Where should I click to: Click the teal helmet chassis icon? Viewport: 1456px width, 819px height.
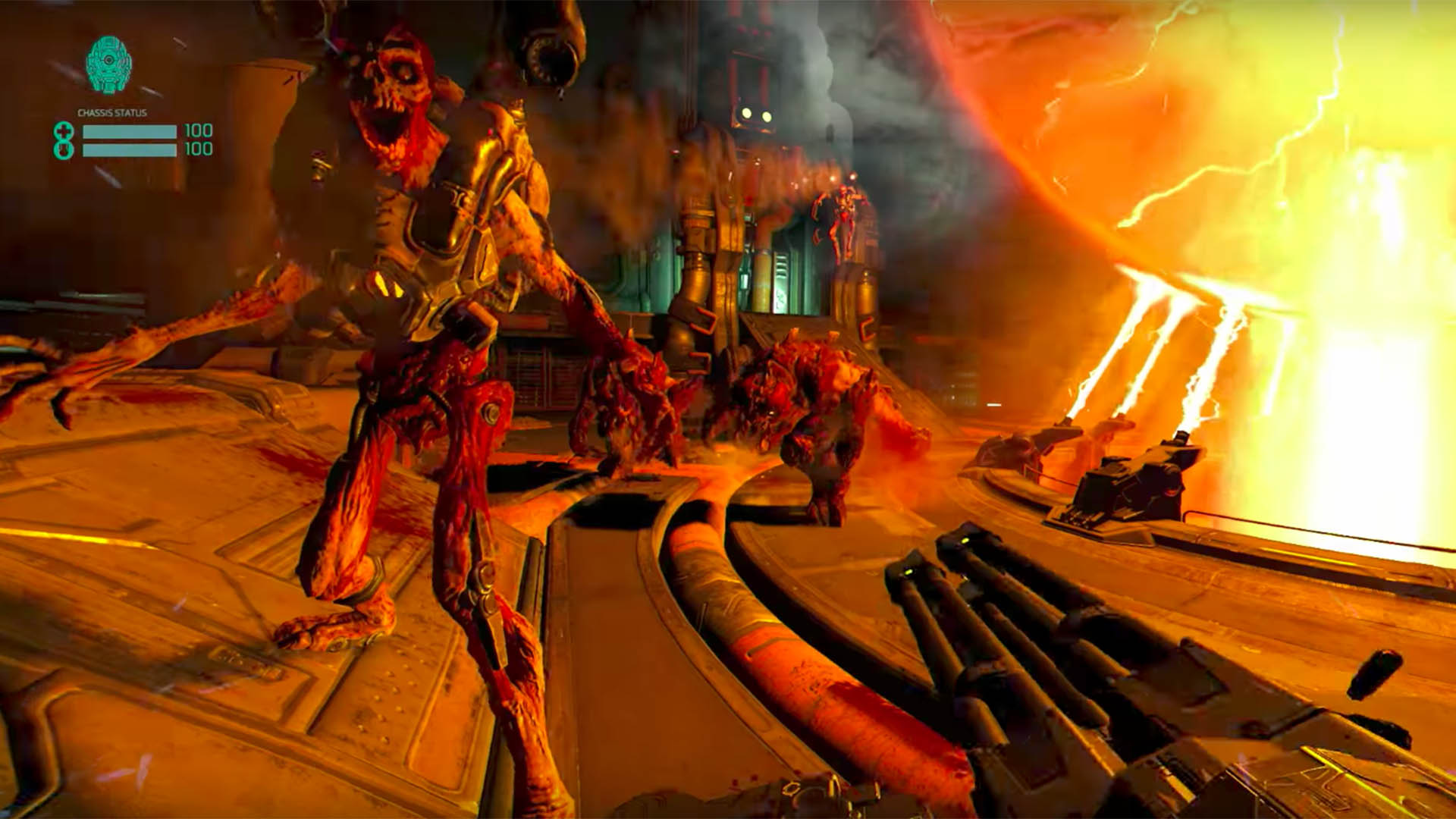[108, 65]
